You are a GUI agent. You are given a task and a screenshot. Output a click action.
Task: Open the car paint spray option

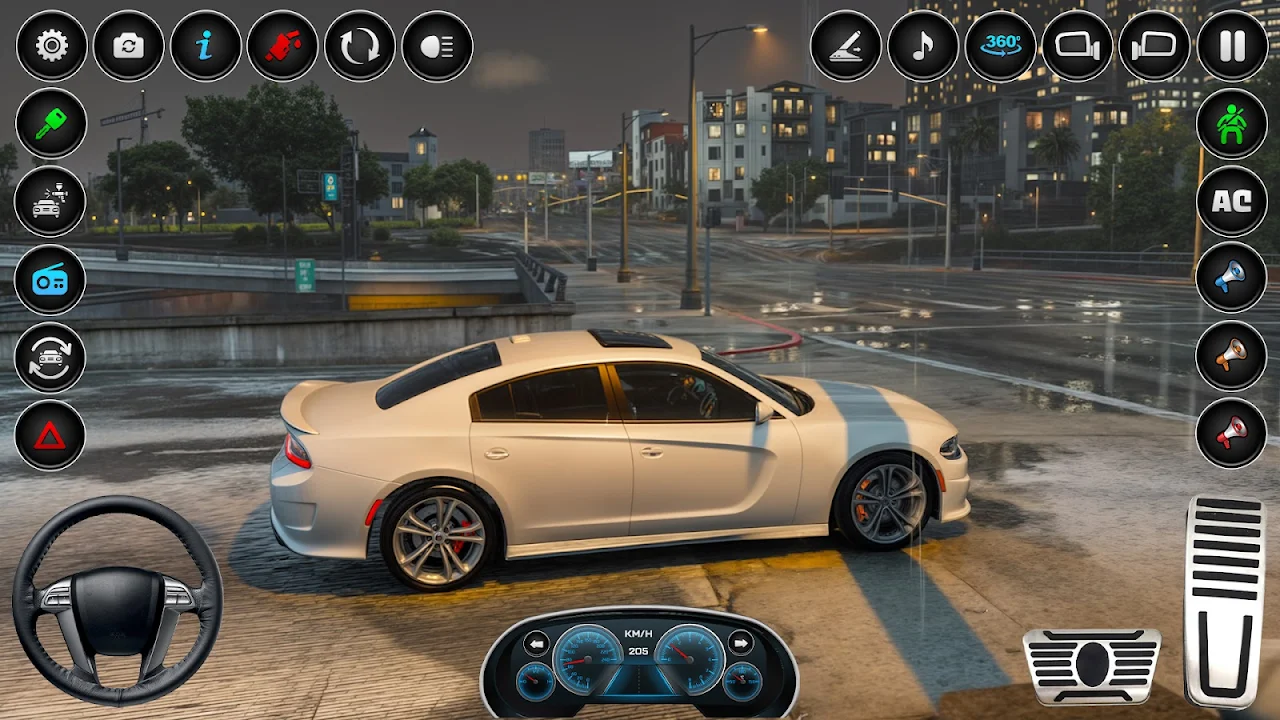click(x=50, y=202)
